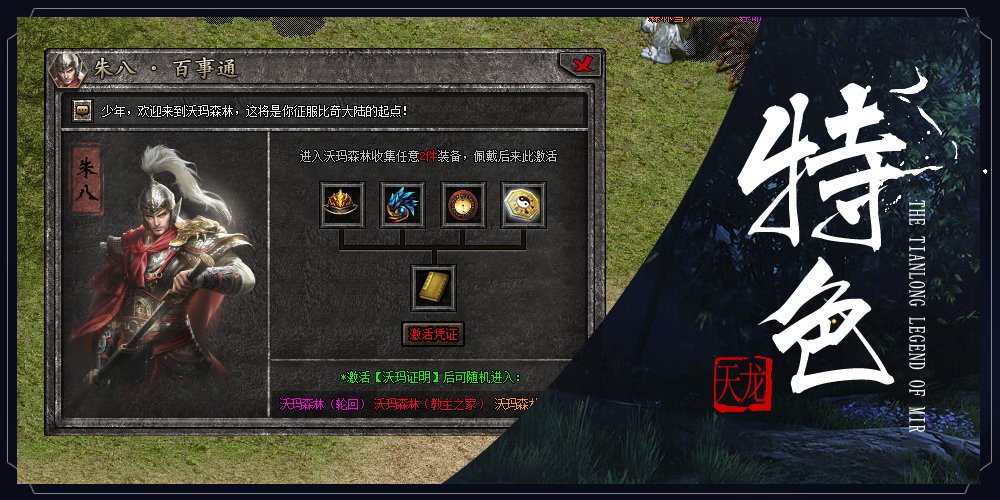Enter 沃玛森林（教主之家）via its link

(x=428, y=404)
